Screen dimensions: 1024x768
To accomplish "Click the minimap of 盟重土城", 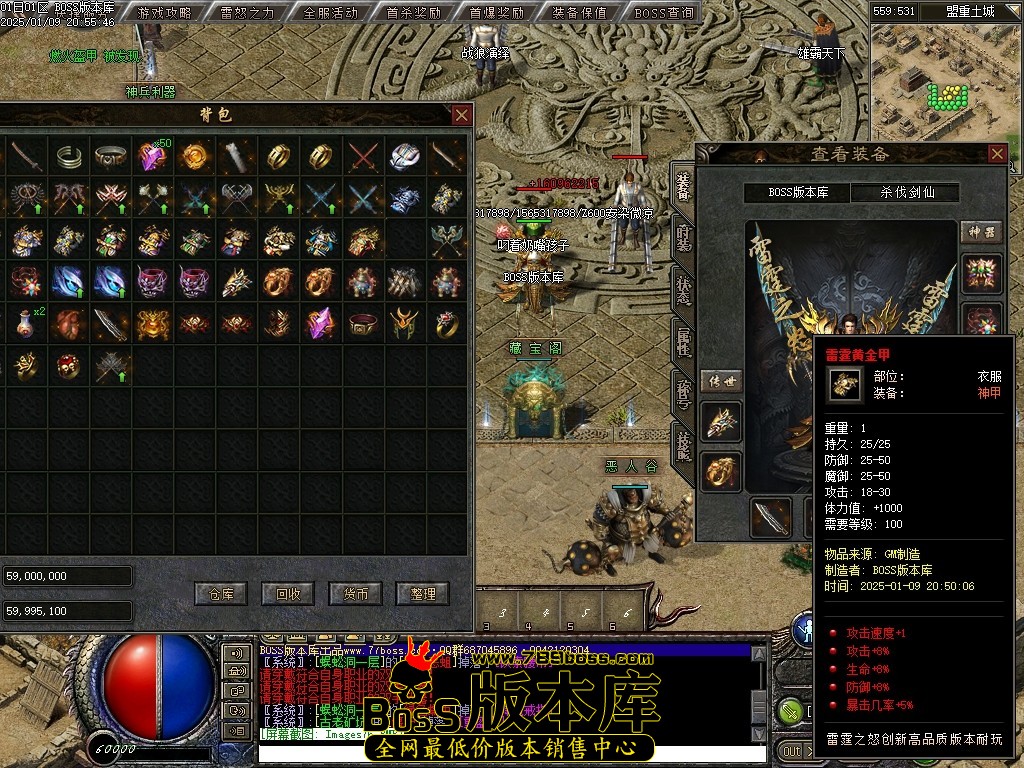I will pyautogui.click(x=946, y=80).
